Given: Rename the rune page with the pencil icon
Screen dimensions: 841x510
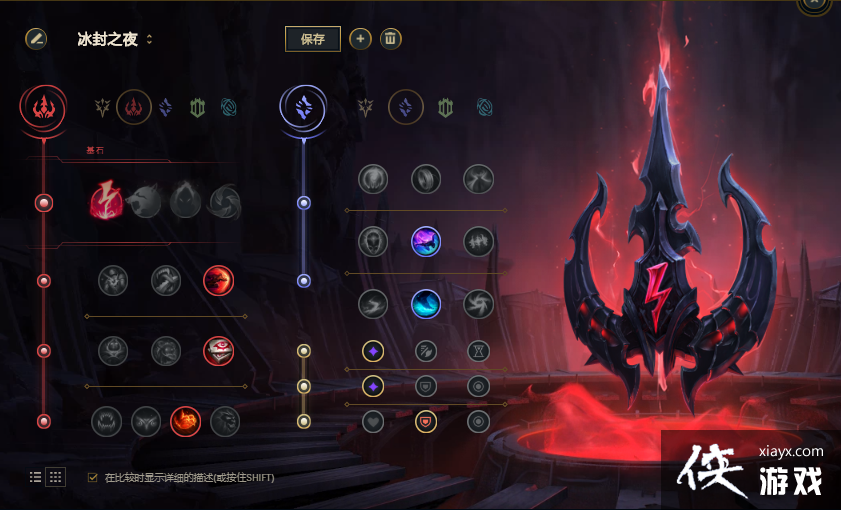Looking at the screenshot, I should coord(36,39).
